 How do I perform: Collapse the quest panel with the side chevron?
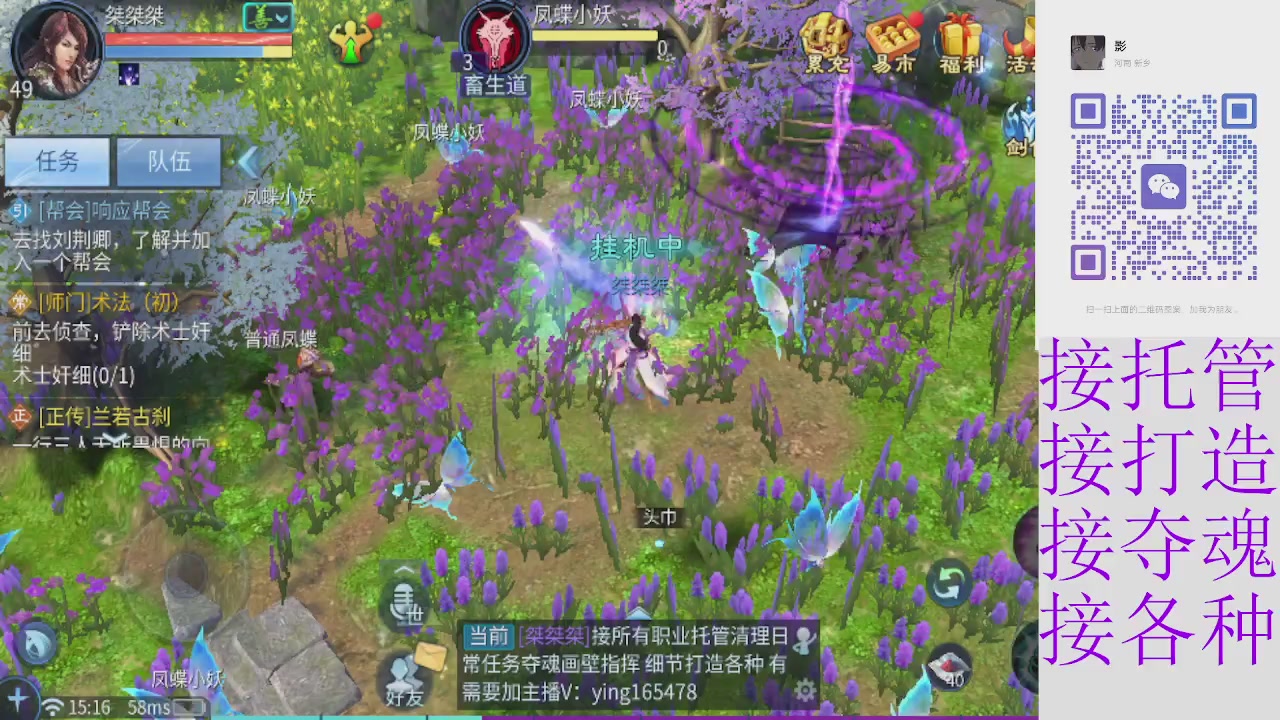(248, 162)
